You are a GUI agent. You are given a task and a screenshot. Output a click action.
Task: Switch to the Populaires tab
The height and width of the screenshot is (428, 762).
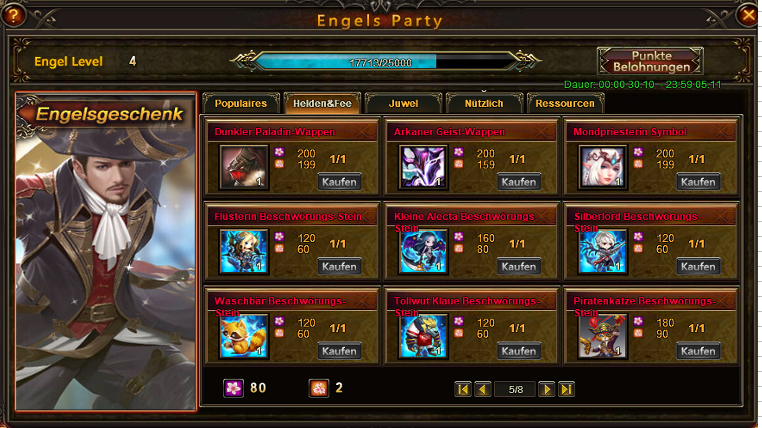coord(241,103)
